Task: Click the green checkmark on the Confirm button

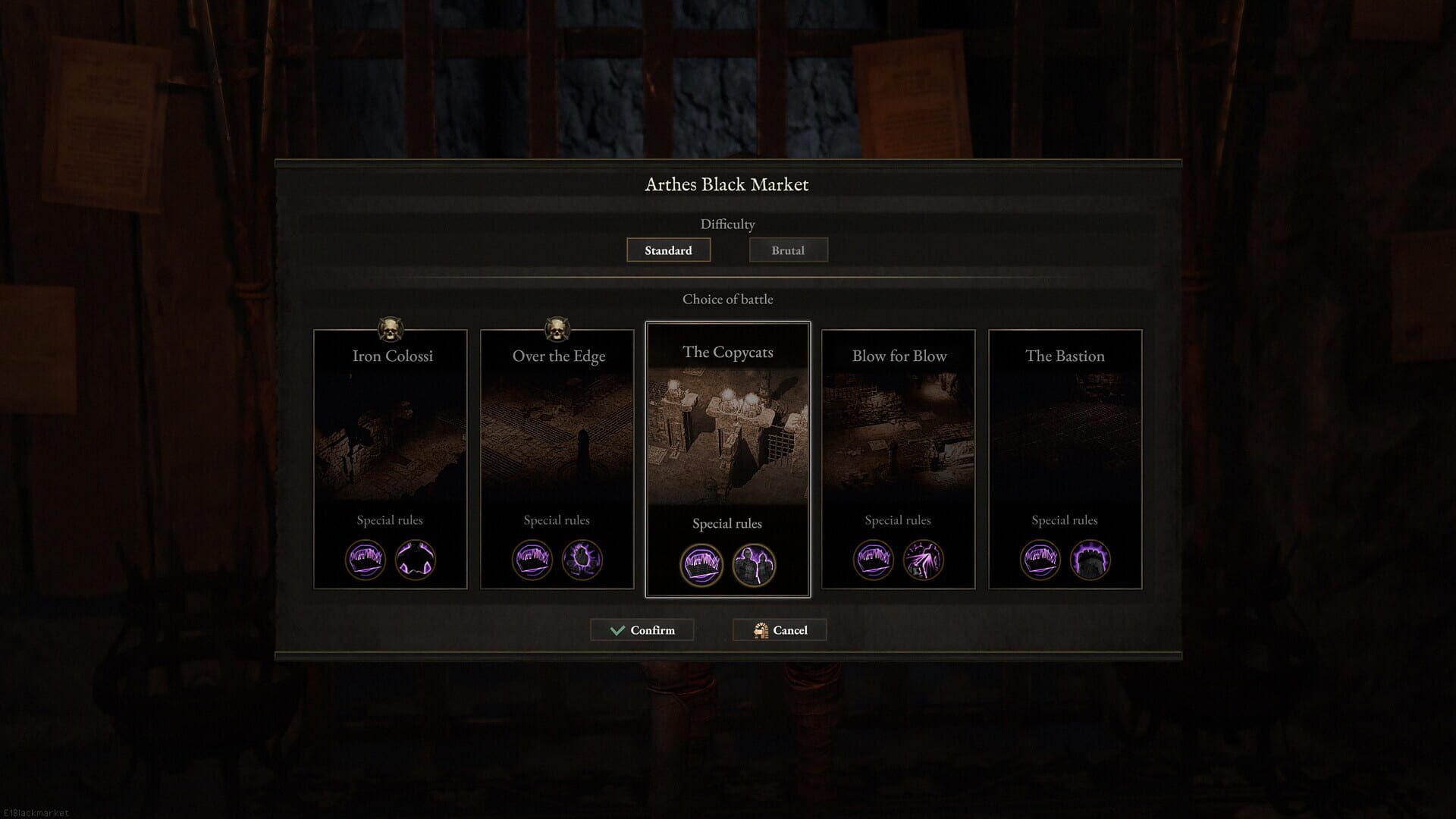Action: click(616, 629)
